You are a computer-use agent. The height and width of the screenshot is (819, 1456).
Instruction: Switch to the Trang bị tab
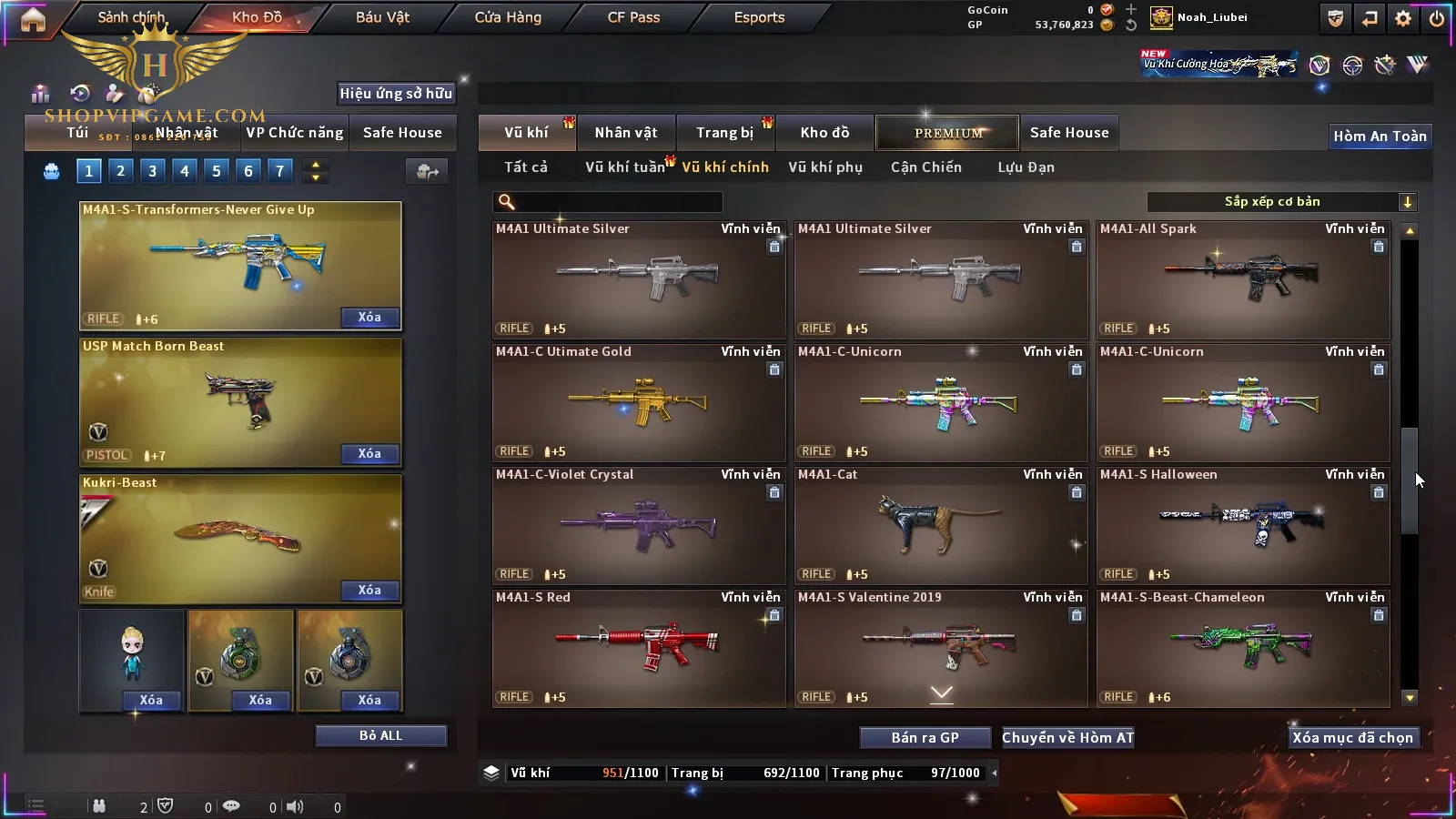(724, 133)
